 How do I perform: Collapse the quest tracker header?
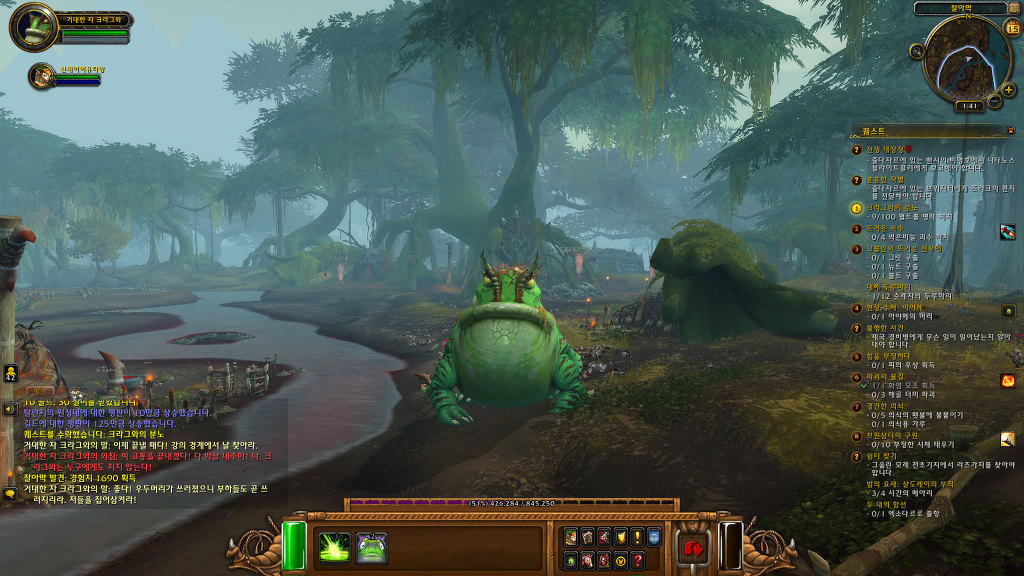(x=1009, y=130)
